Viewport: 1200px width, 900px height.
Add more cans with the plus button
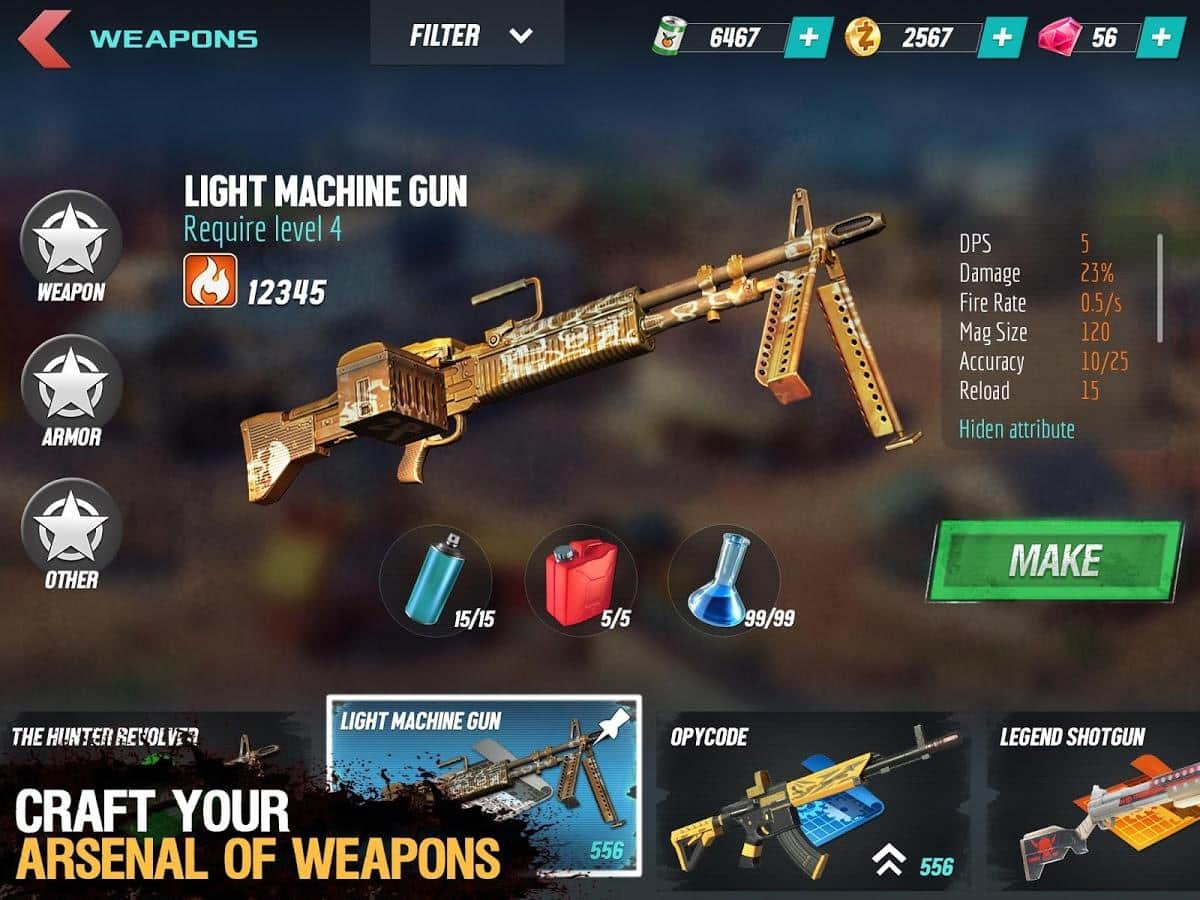(x=808, y=38)
